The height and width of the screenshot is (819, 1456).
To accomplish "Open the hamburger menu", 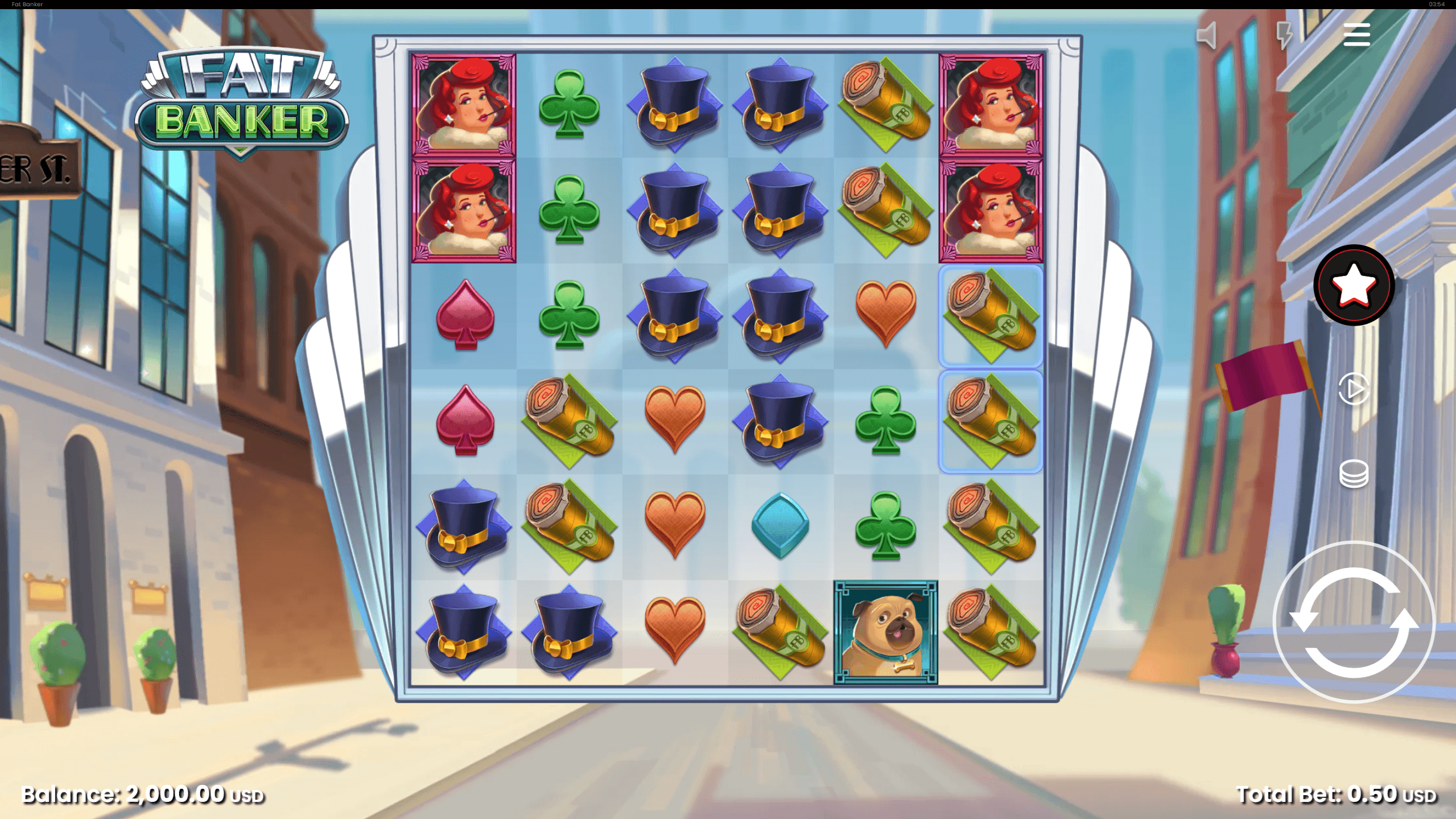I will click(1356, 35).
